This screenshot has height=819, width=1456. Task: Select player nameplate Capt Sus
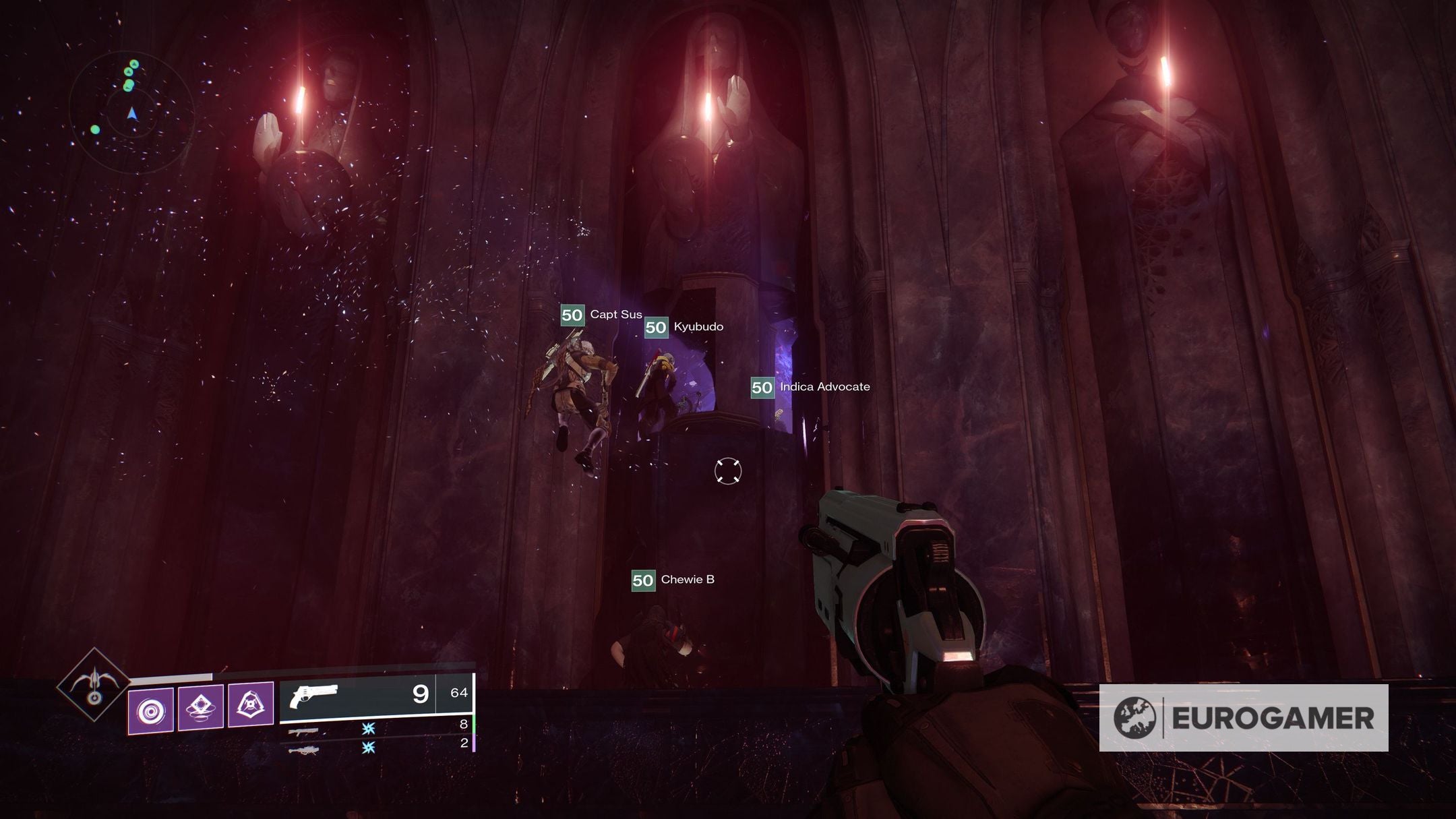601,315
